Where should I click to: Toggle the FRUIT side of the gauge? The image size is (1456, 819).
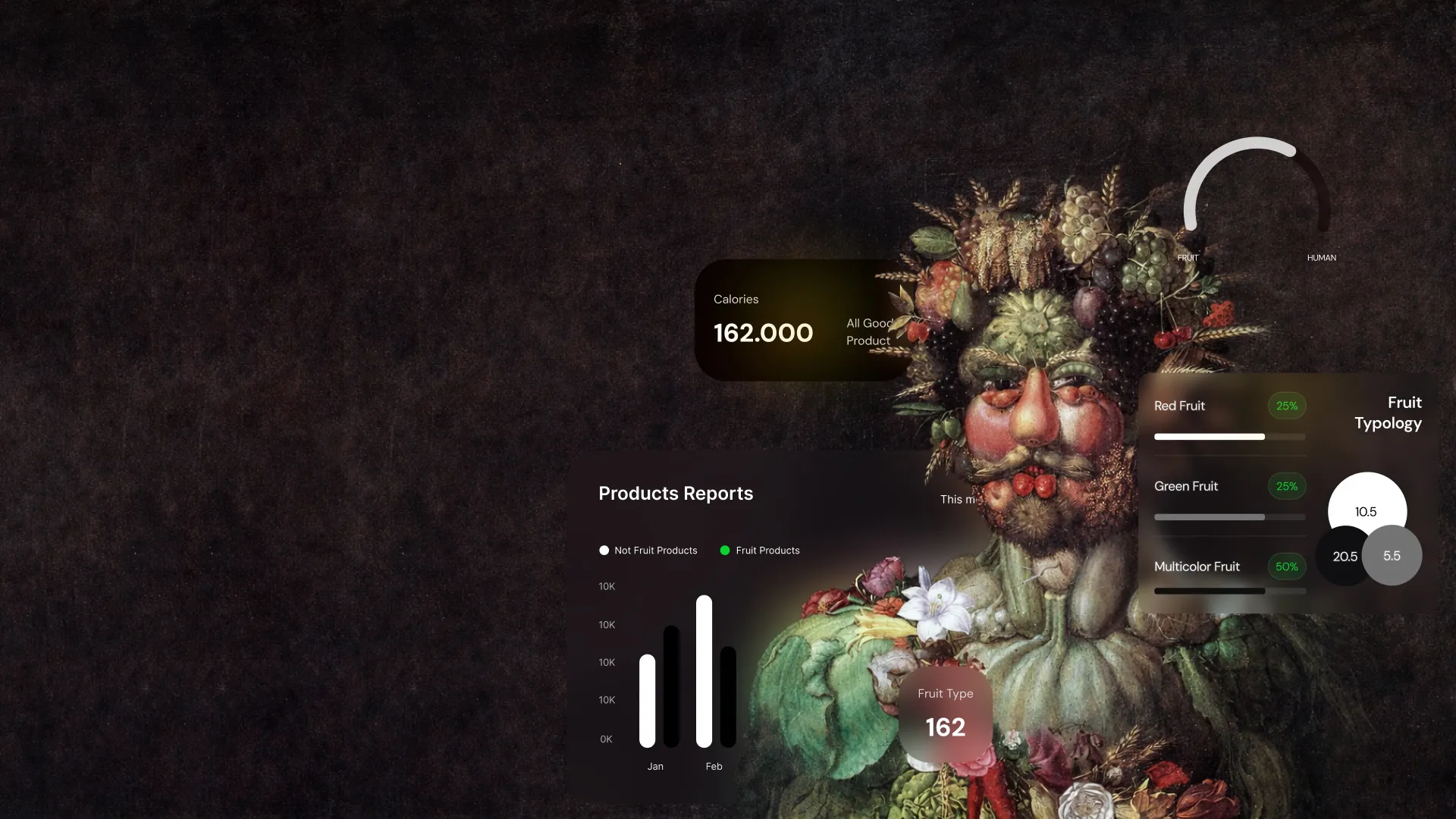click(x=1187, y=258)
